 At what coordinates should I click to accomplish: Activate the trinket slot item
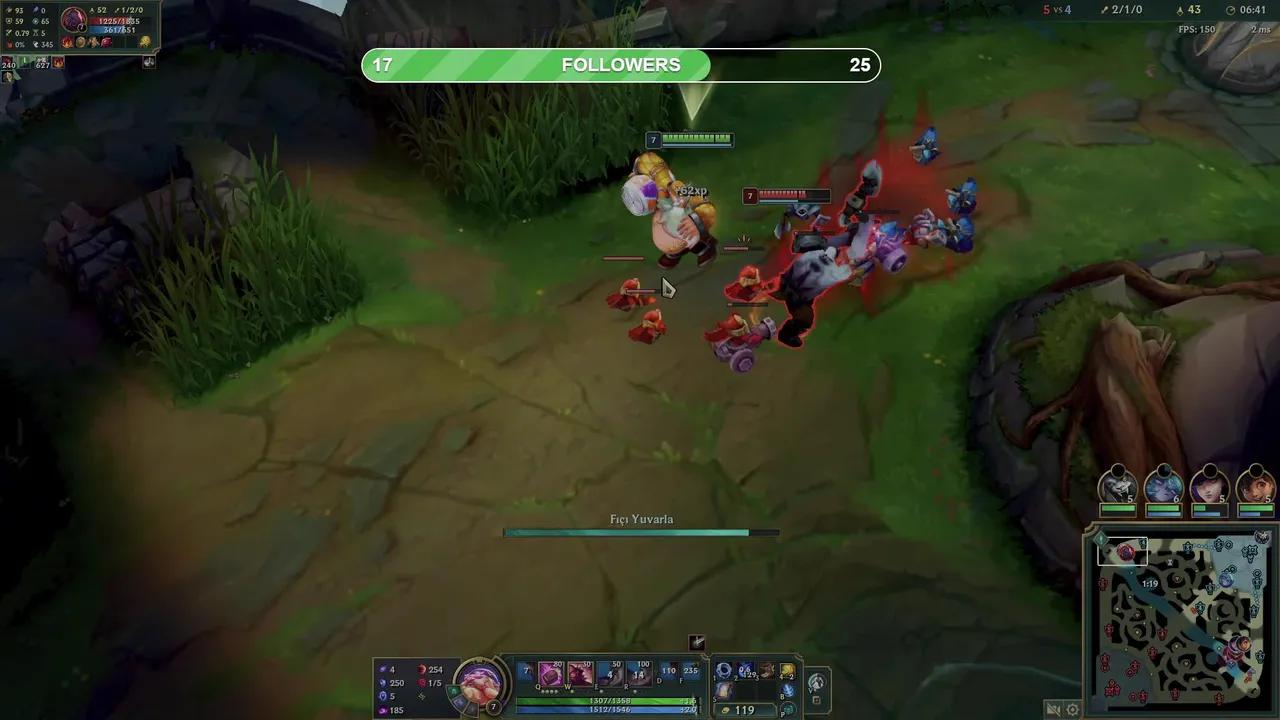(786, 690)
